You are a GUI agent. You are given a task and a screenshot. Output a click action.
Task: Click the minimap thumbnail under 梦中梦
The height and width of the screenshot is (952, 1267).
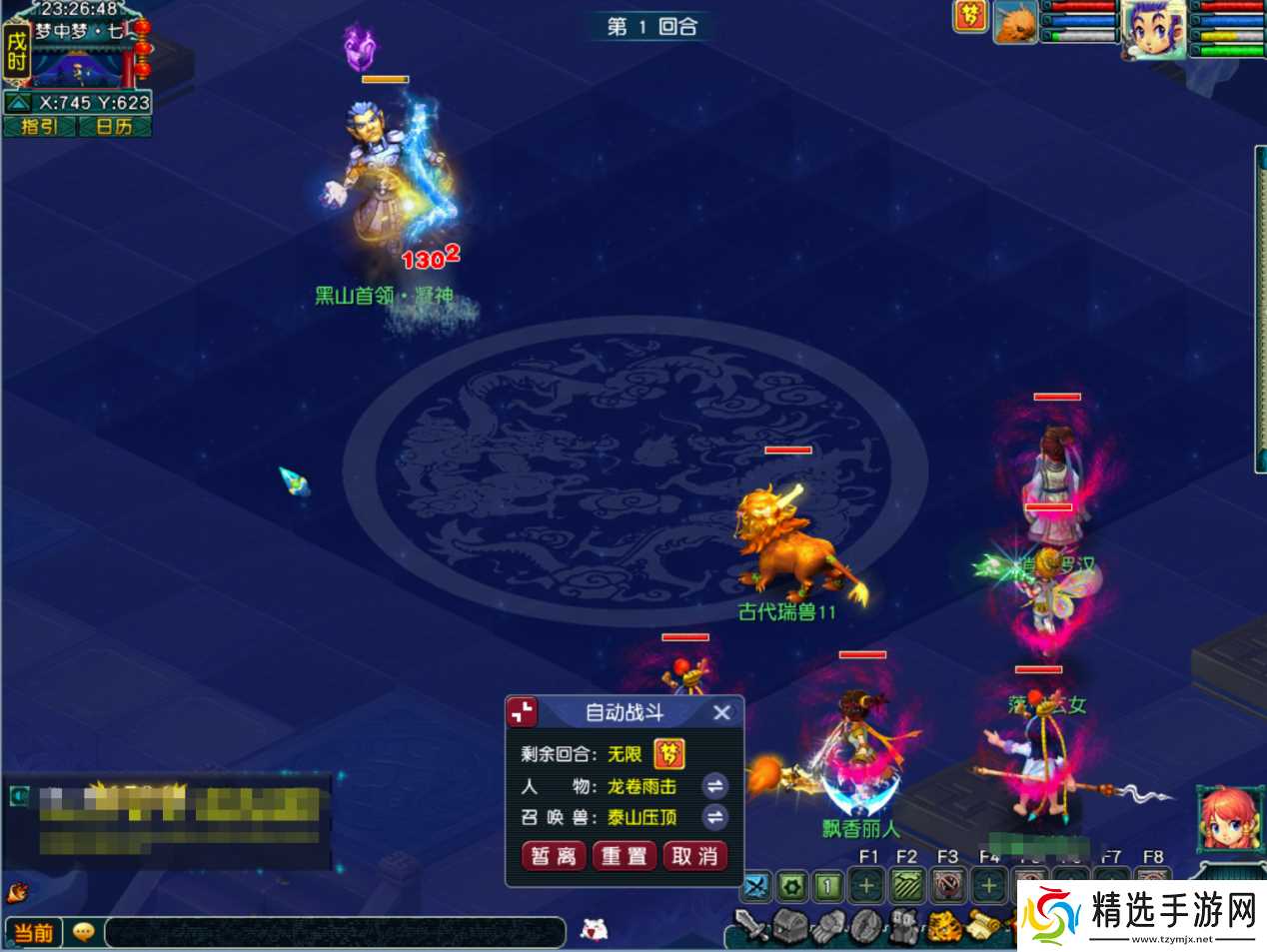(78, 68)
